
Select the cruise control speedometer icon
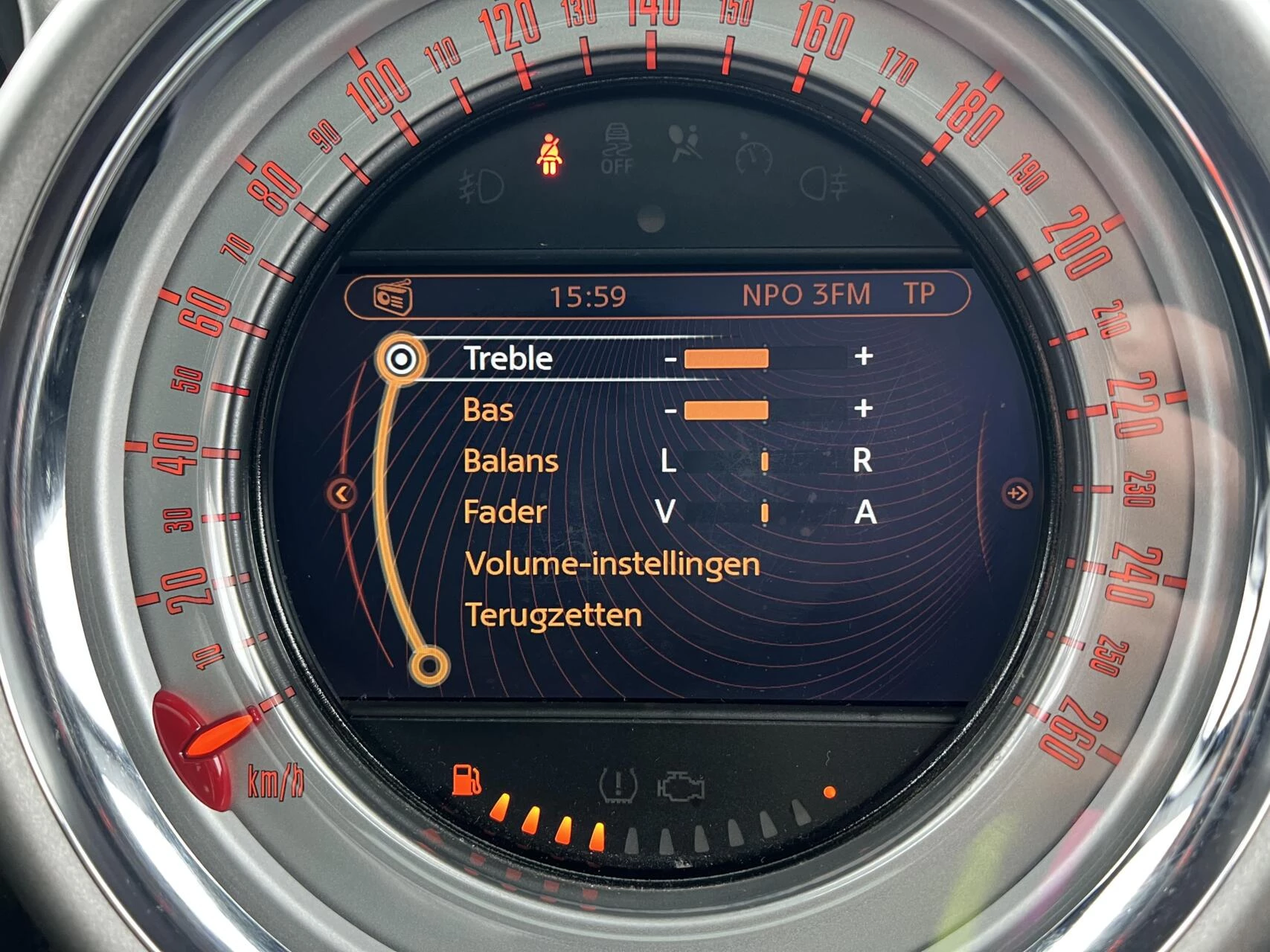[x=753, y=154]
